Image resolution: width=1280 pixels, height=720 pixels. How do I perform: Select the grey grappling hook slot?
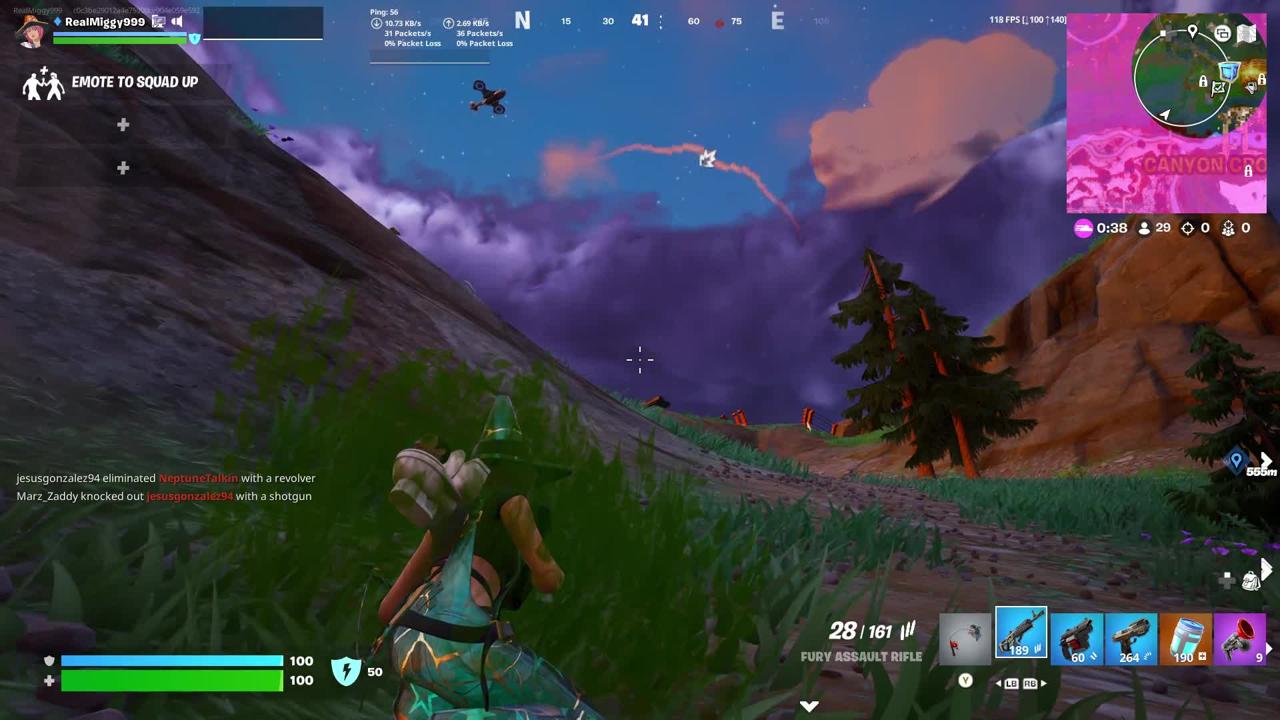click(x=965, y=638)
